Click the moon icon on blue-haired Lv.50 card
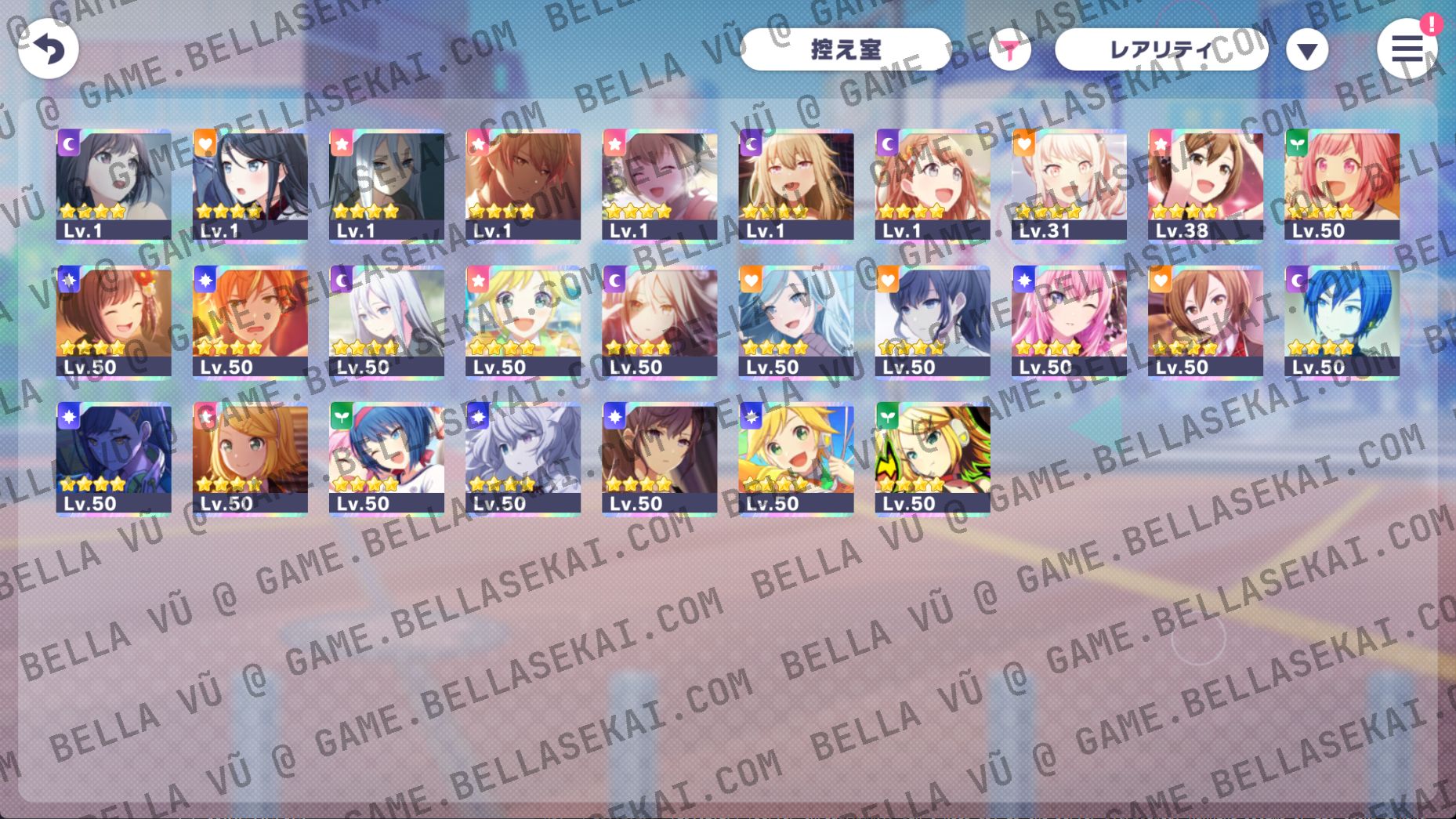This screenshot has height=819, width=1456. tap(1301, 281)
